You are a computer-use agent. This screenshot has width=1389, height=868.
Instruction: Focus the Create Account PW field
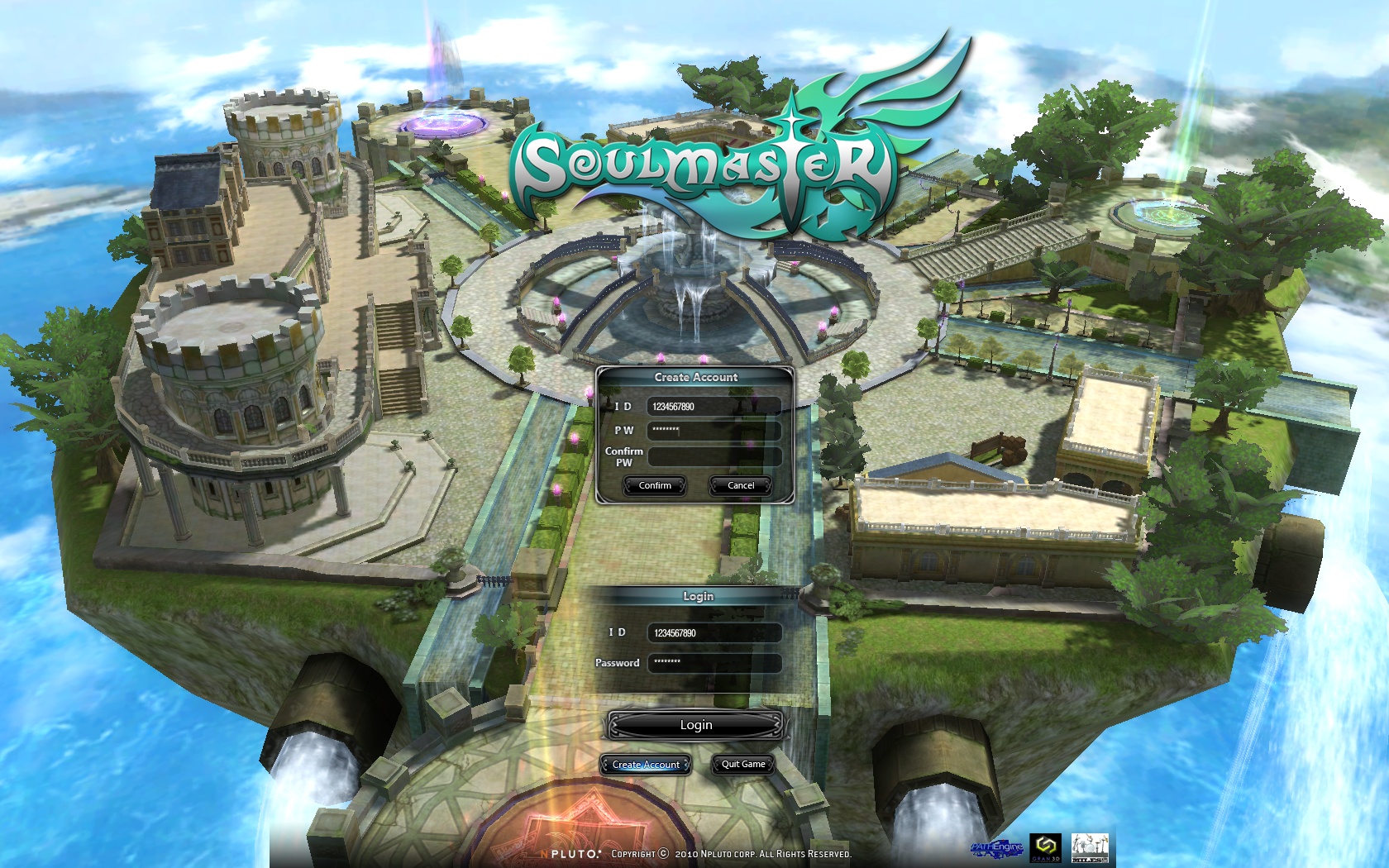point(714,430)
